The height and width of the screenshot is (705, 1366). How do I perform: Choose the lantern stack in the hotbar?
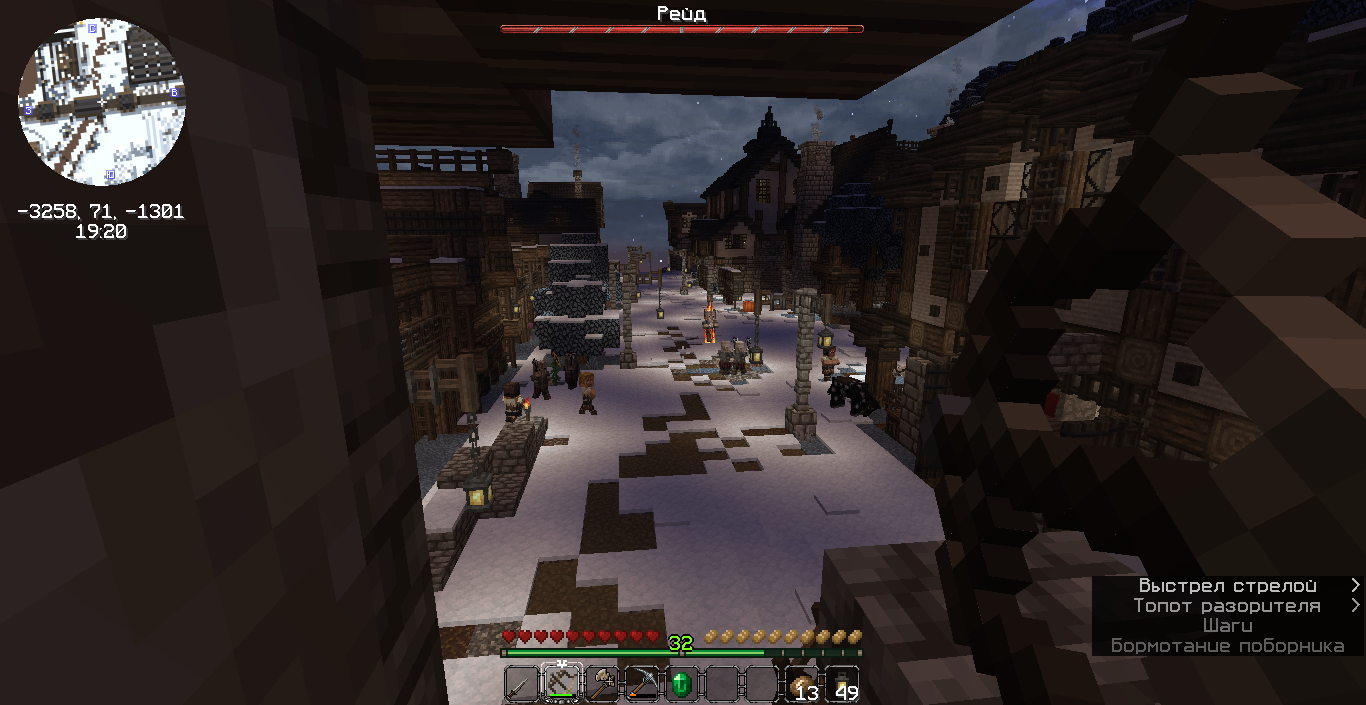pos(841,684)
